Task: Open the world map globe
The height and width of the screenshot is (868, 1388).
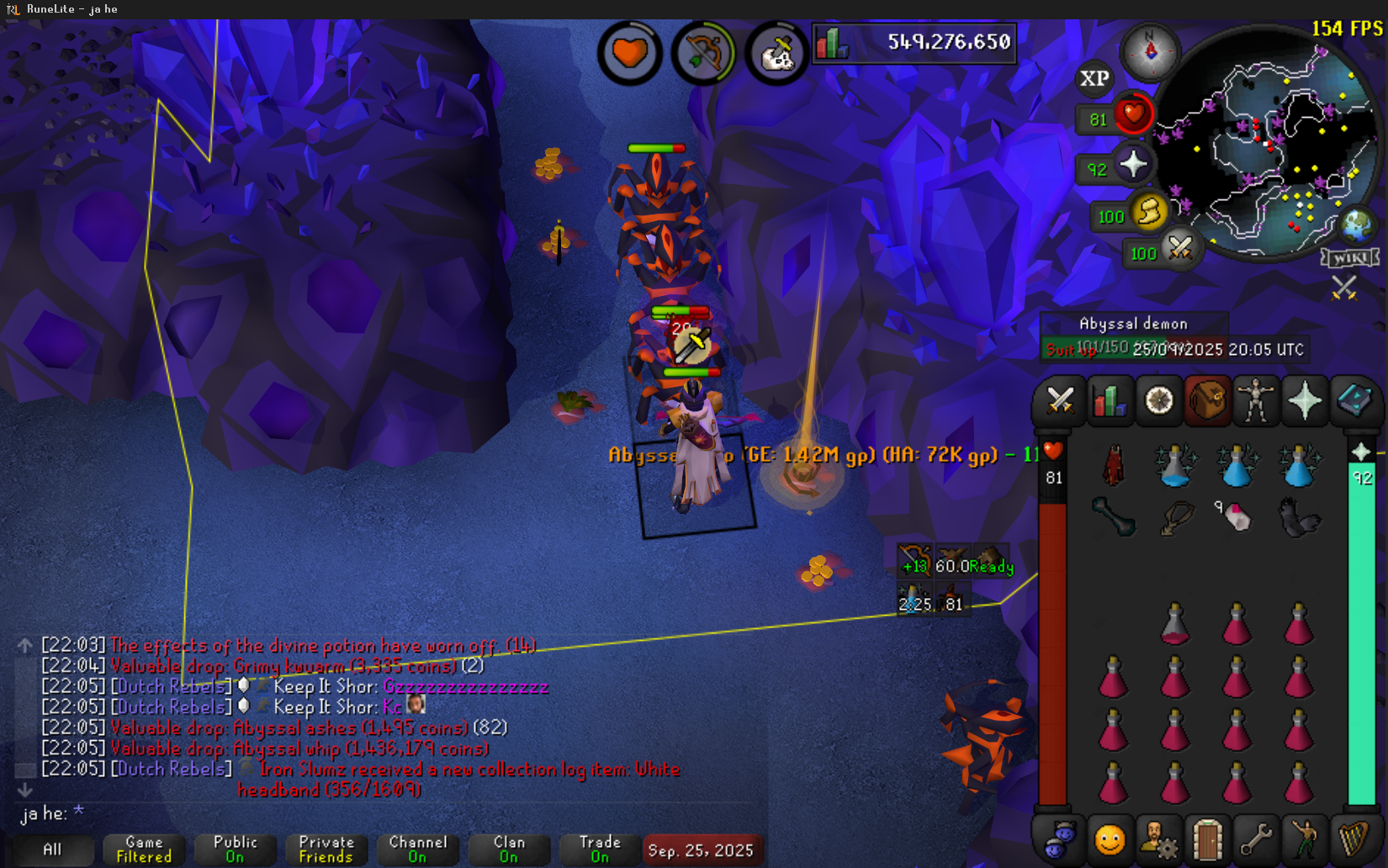Action: (1356, 225)
